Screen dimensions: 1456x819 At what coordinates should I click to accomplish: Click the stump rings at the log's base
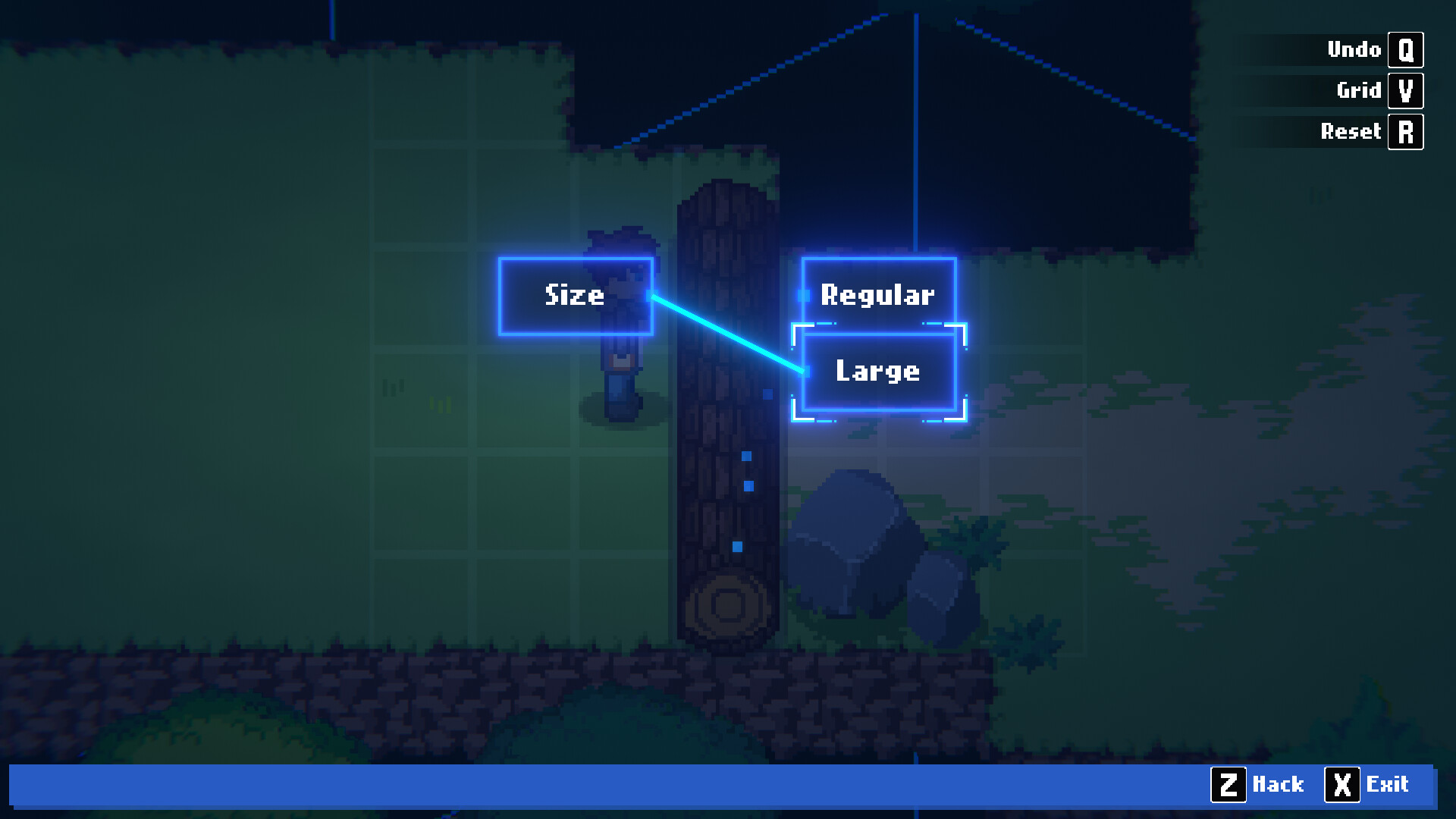pos(727,605)
